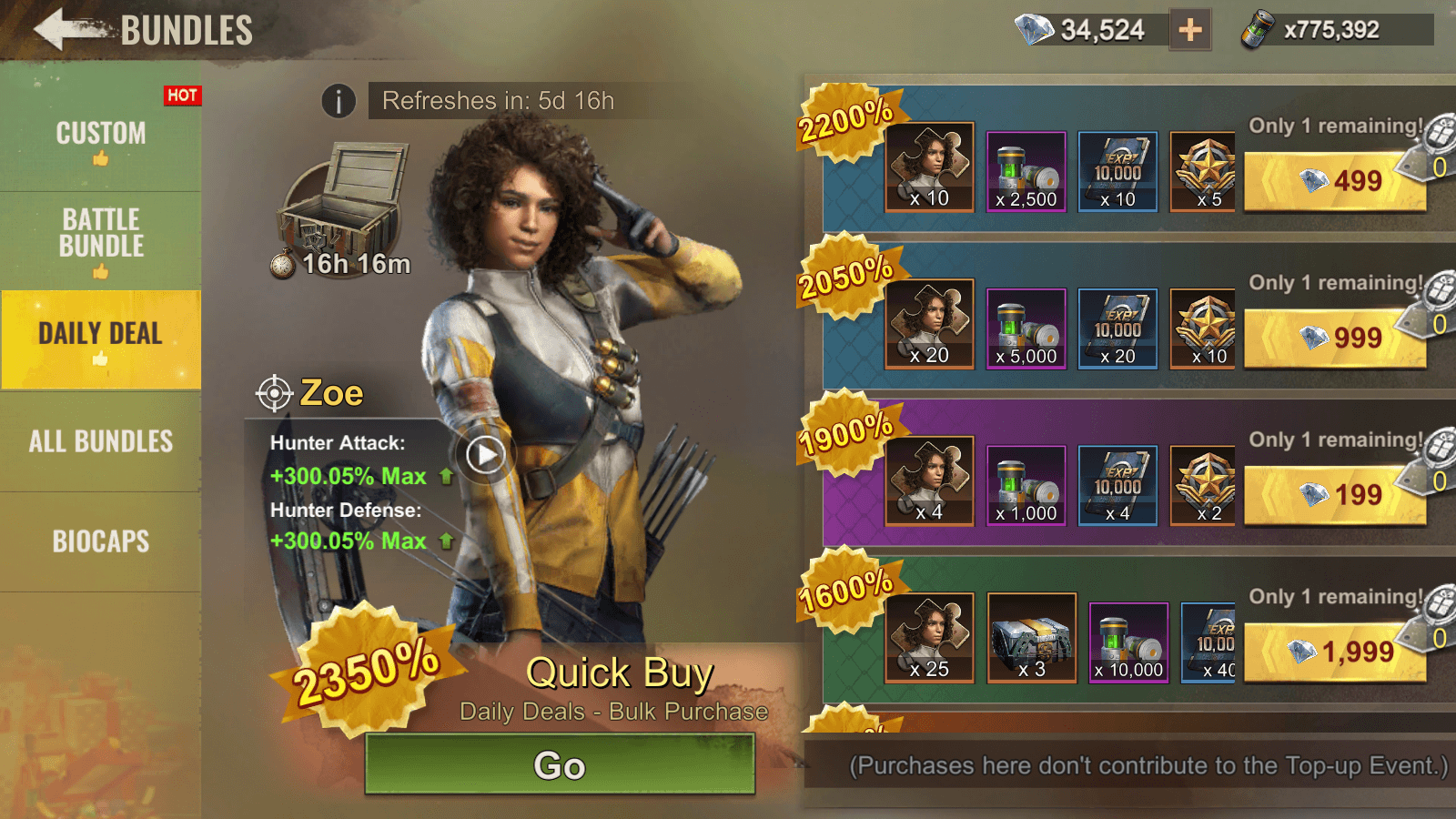Open the diamond top-up with the plus icon
The width and height of the screenshot is (1456, 819).
coord(1189,30)
